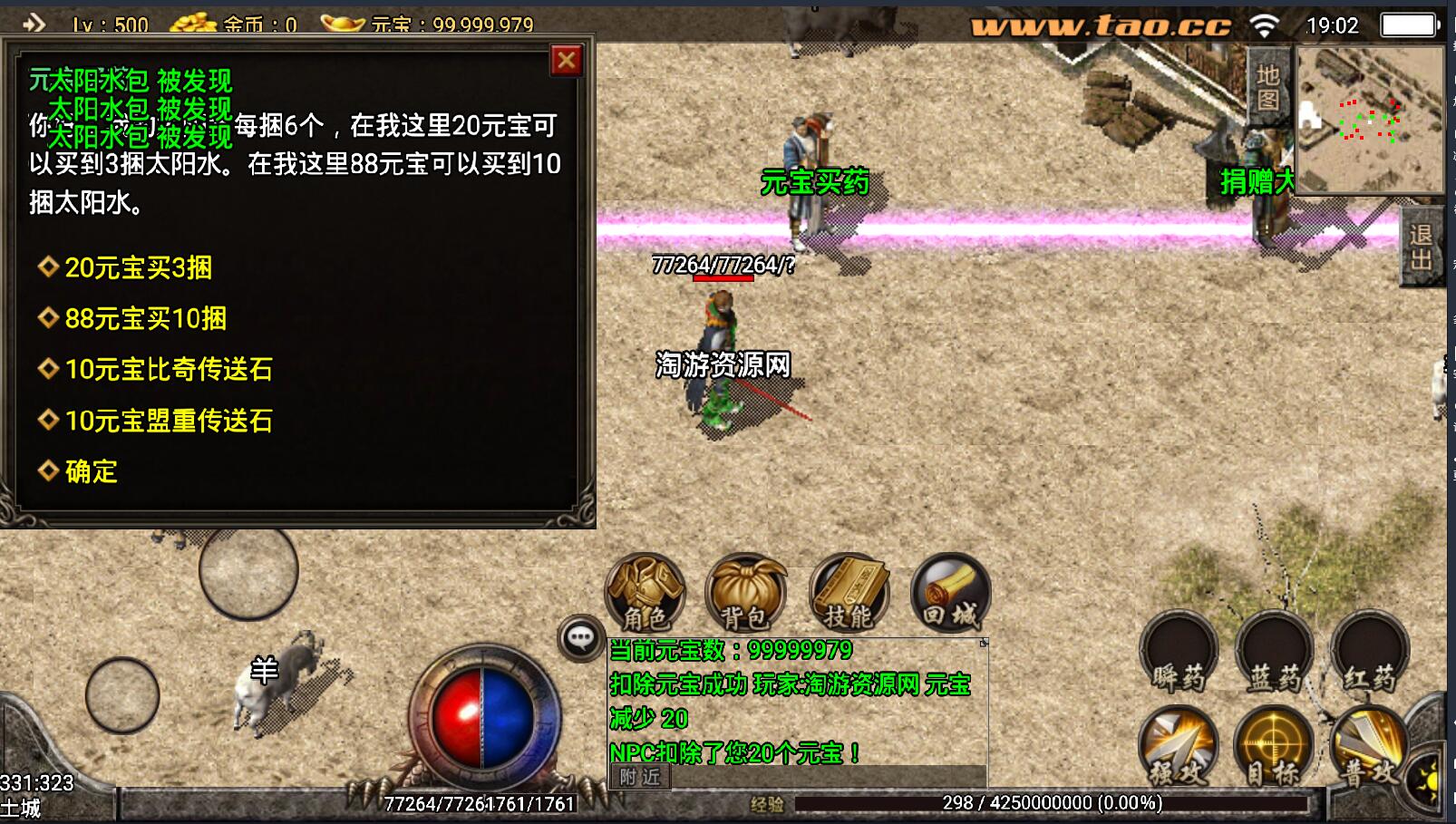The width and height of the screenshot is (1456, 824).
Task: Use the 红药 health potion slot
Action: coord(1370,653)
